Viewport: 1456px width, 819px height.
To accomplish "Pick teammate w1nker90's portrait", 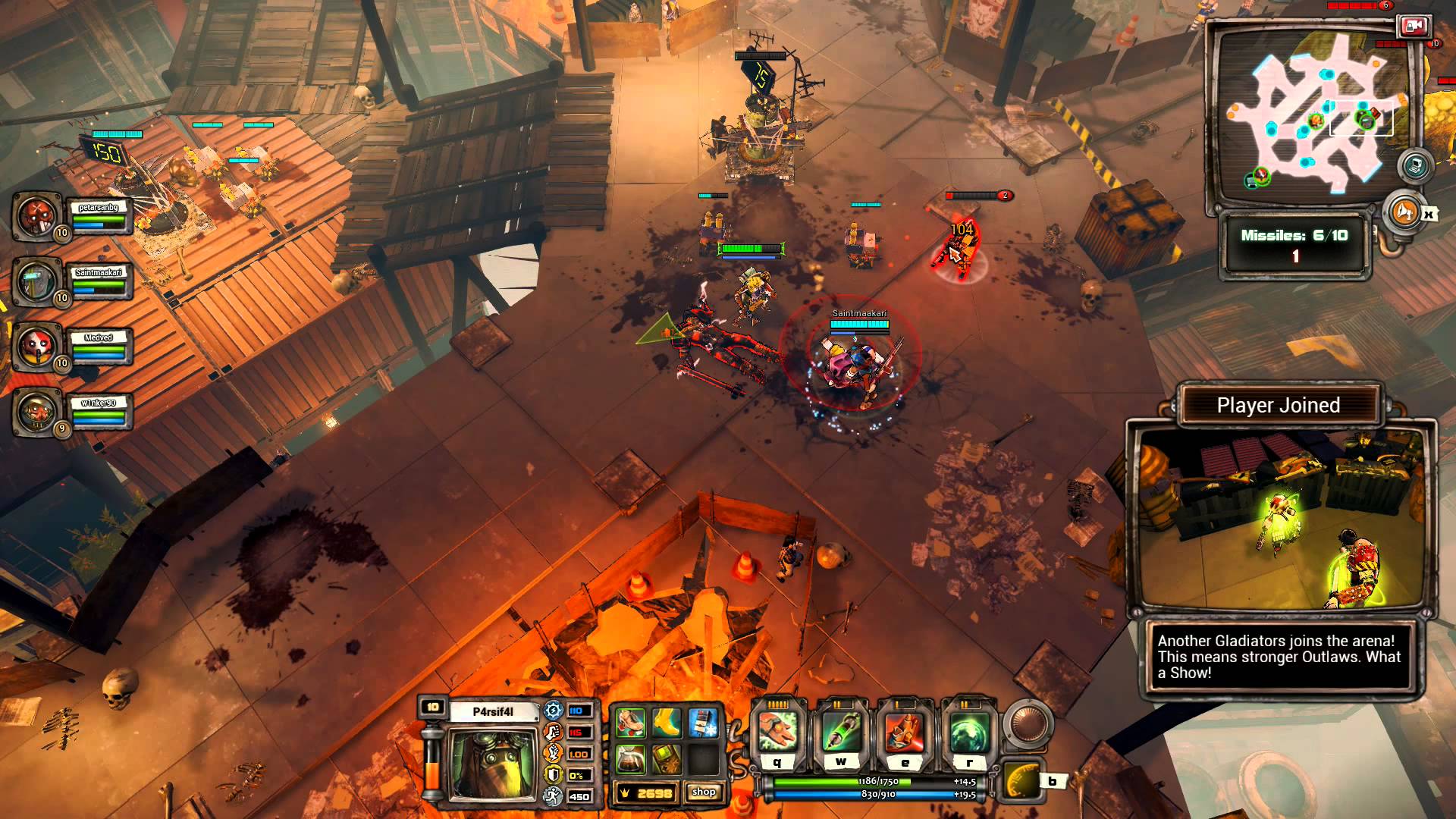I will tap(36, 412).
